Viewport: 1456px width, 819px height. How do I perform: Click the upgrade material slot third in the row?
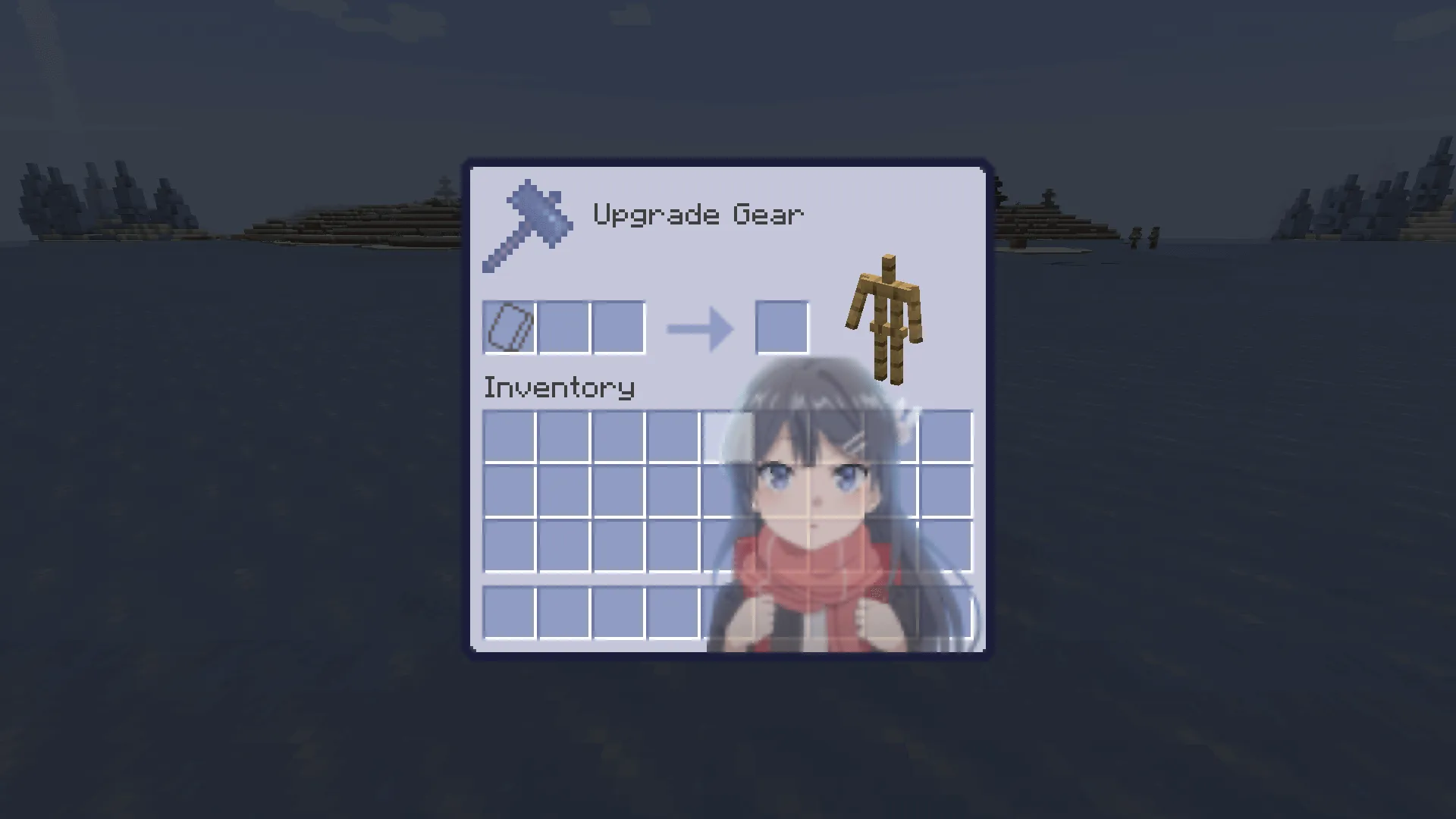coord(618,326)
